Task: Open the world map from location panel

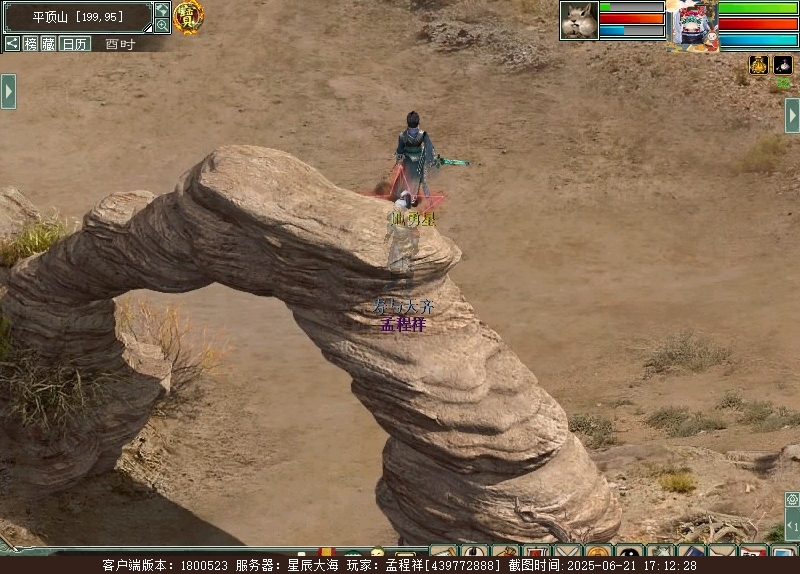Action: tap(162, 9)
